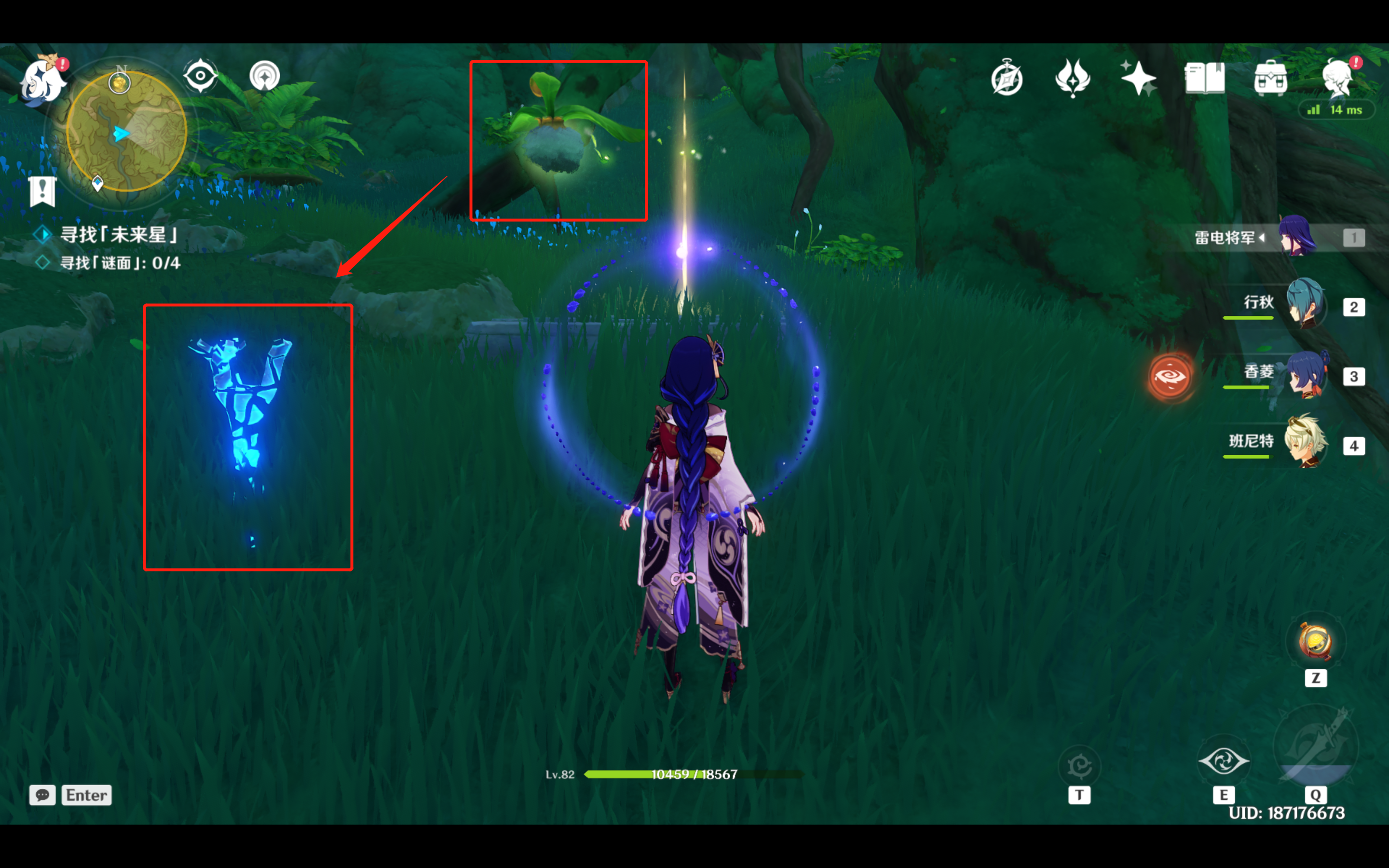The height and width of the screenshot is (868, 1389).
Task: Select the 寻找「未来星」 quest tracker
Action: (119, 234)
